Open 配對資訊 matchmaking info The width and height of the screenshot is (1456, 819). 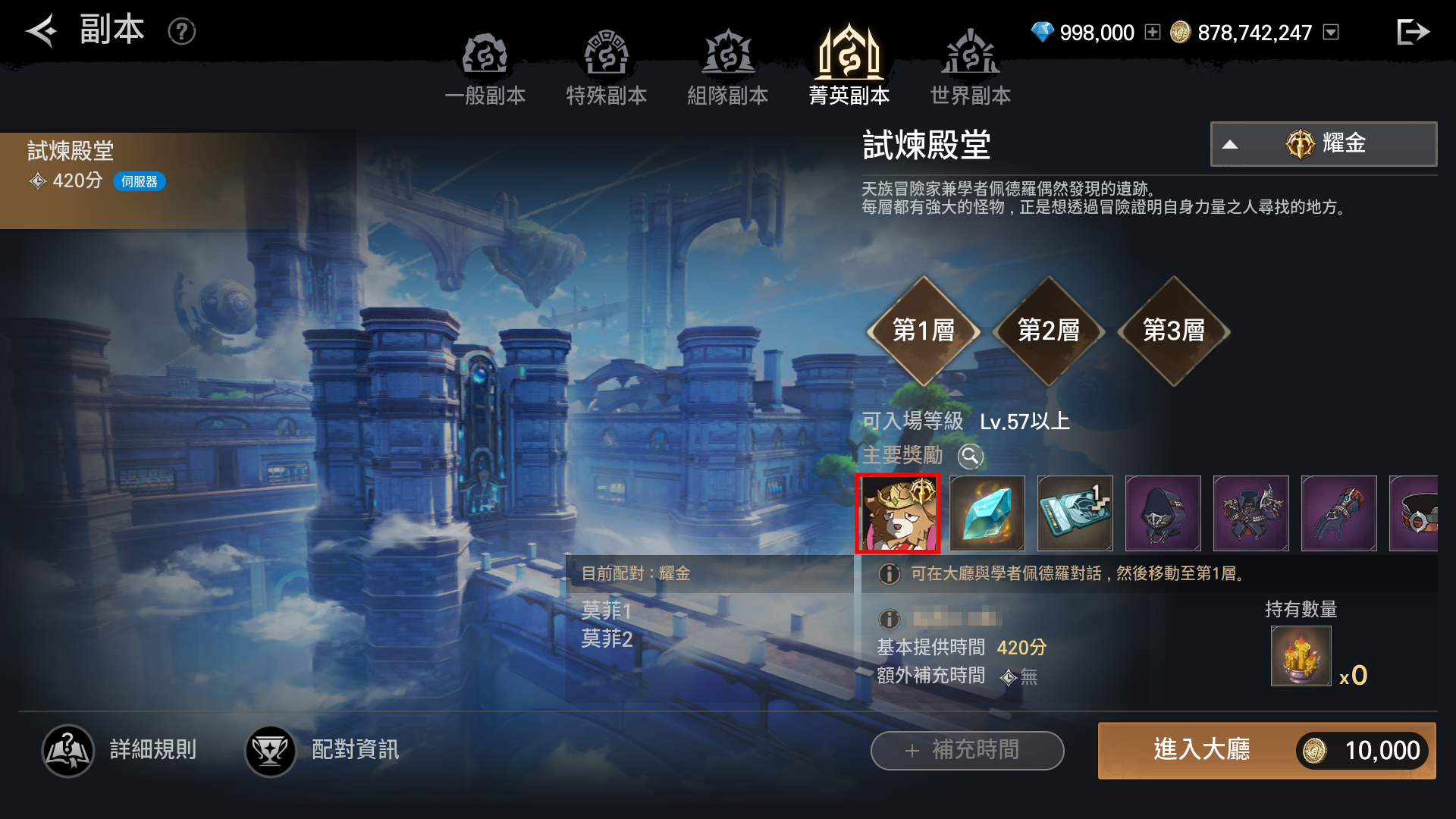click(322, 751)
